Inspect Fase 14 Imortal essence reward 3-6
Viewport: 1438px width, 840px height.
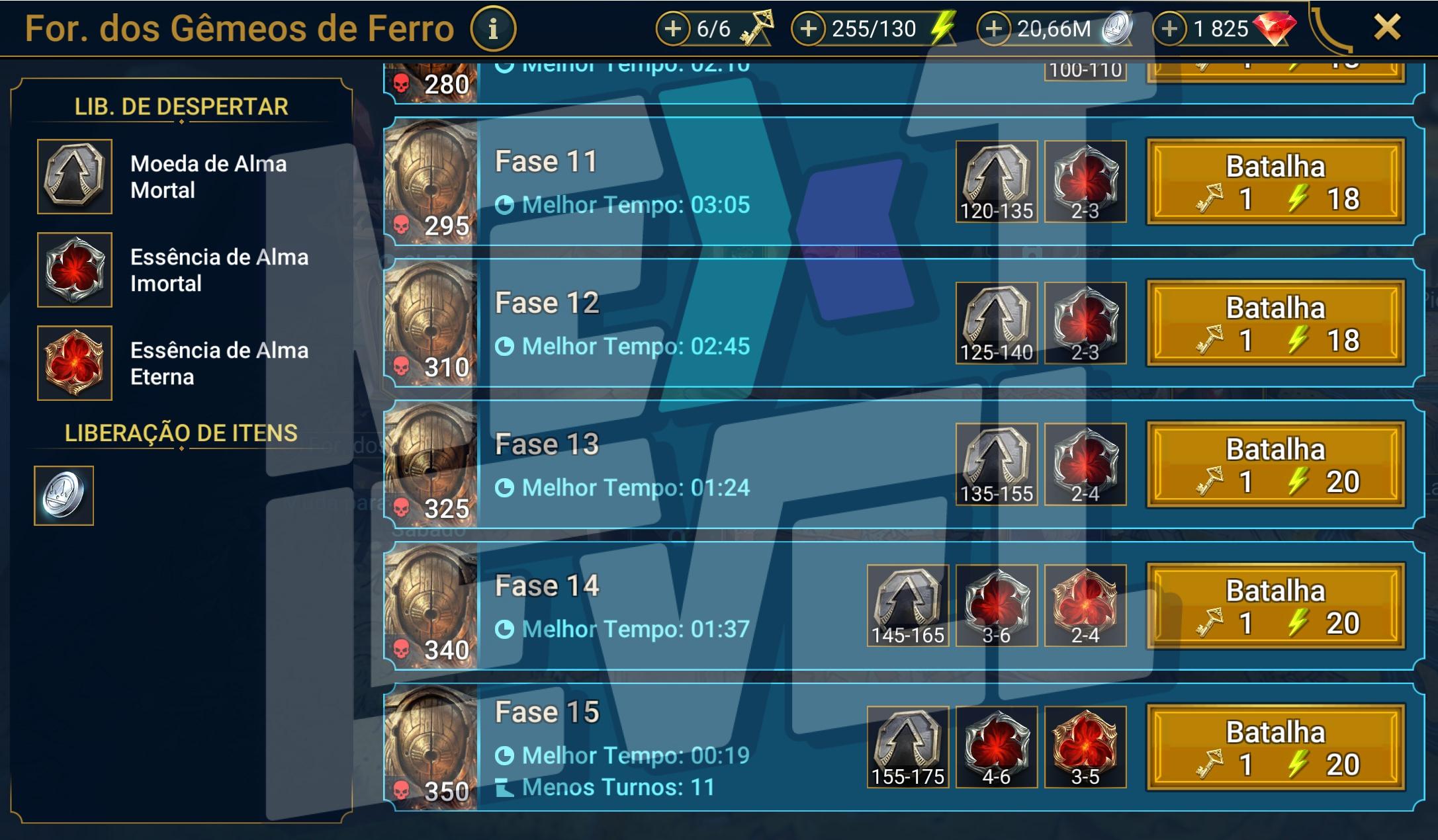pyautogui.click(x=997, y=607)
